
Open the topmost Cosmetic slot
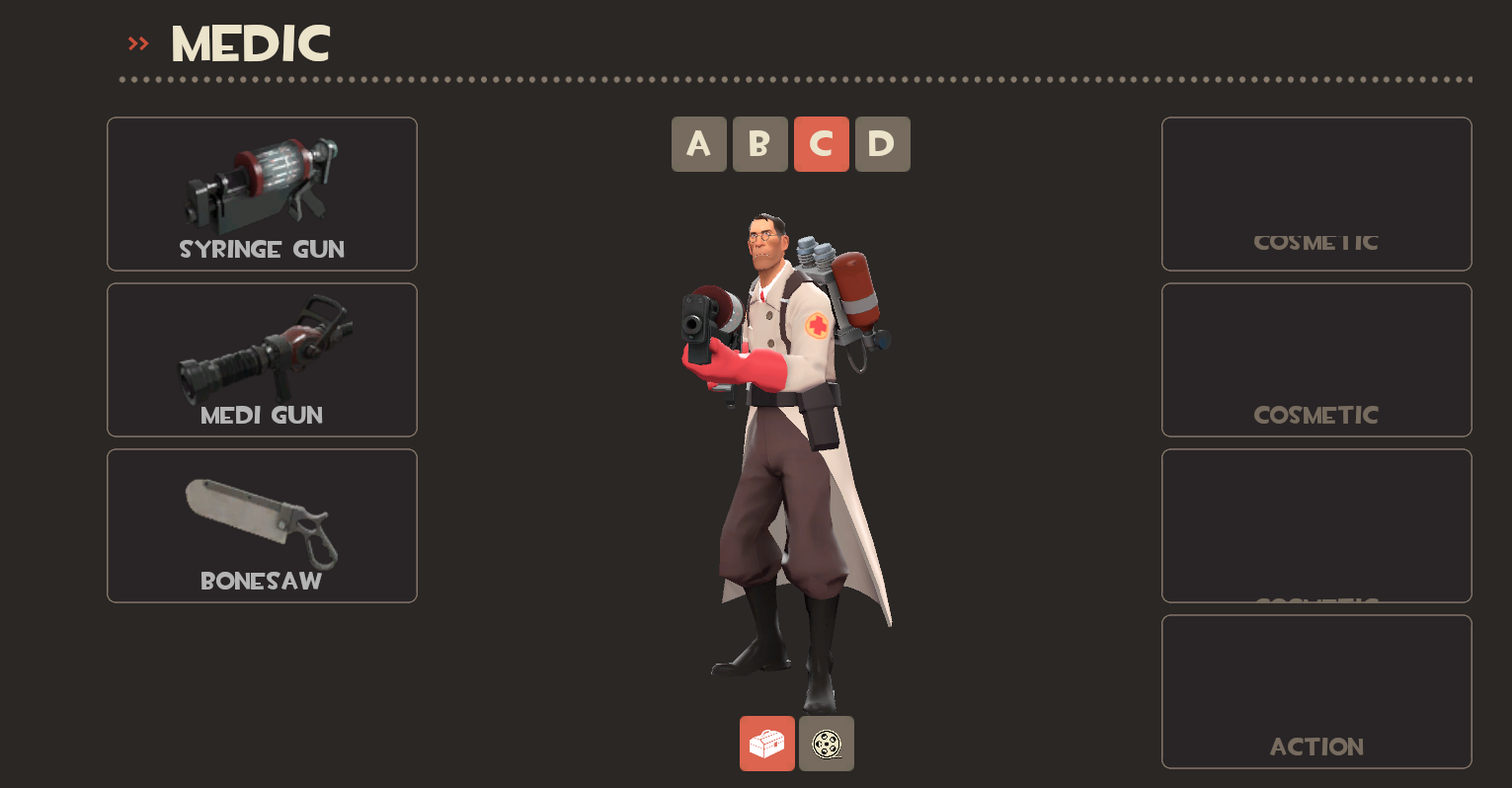[1315, 194]
